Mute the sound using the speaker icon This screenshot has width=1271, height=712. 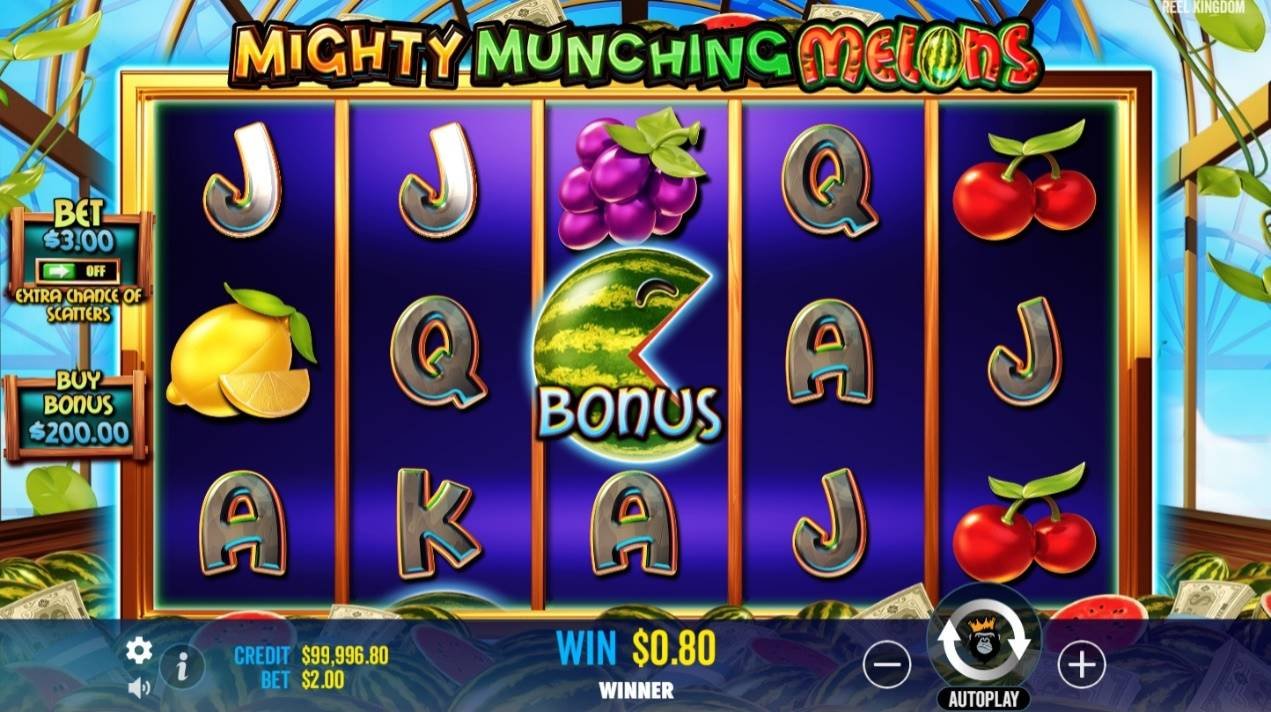click(139, 687)
